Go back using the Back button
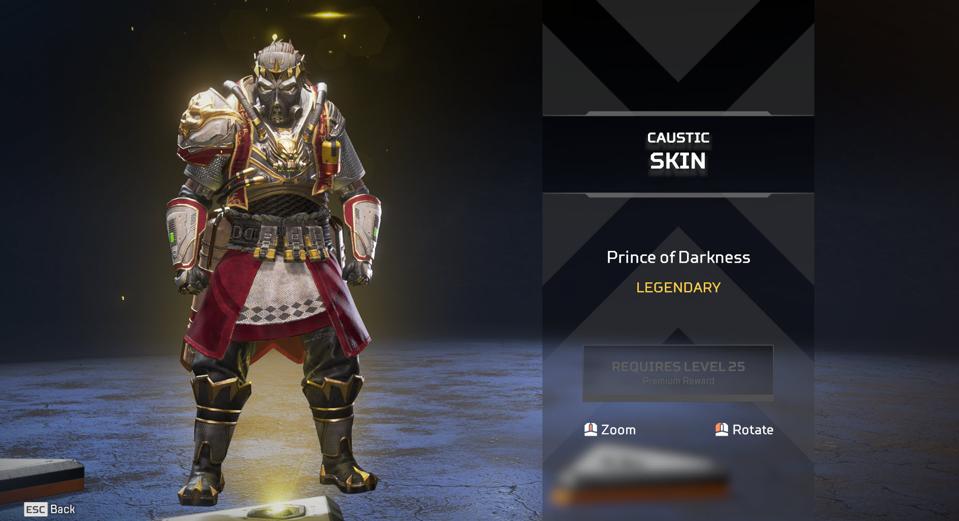The width and height of the screenshot is (959, 521). (x=50, y=509)
